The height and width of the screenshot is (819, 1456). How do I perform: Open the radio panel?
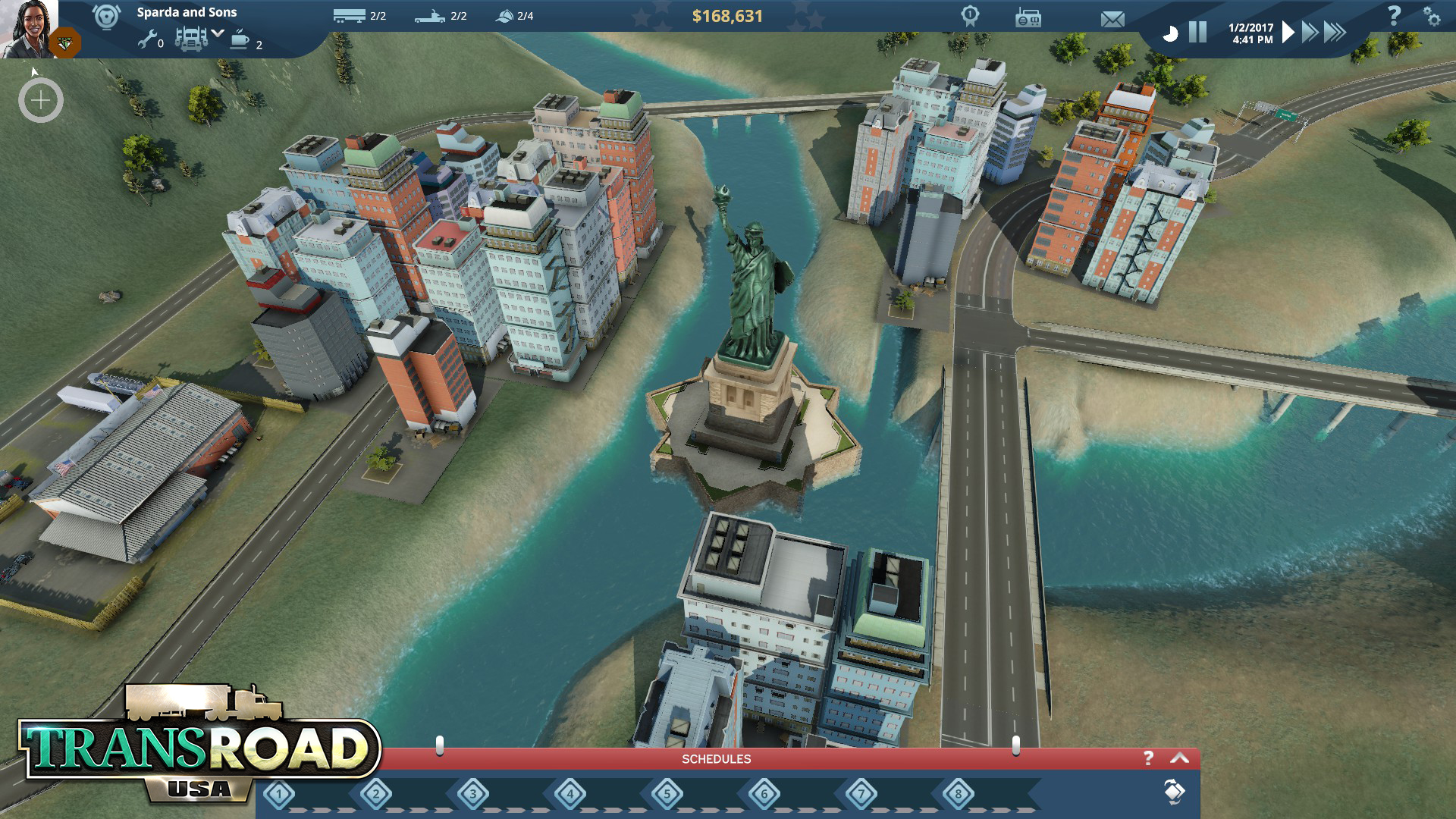coord(1028,18)
